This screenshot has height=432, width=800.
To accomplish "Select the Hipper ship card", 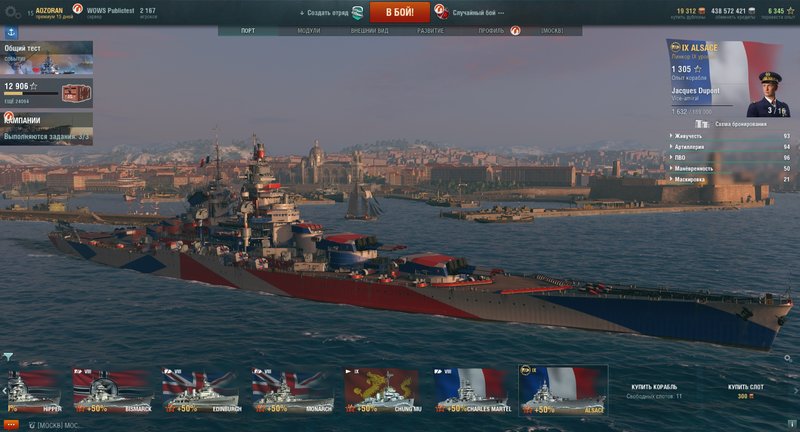I will click(x=34, y=389).
